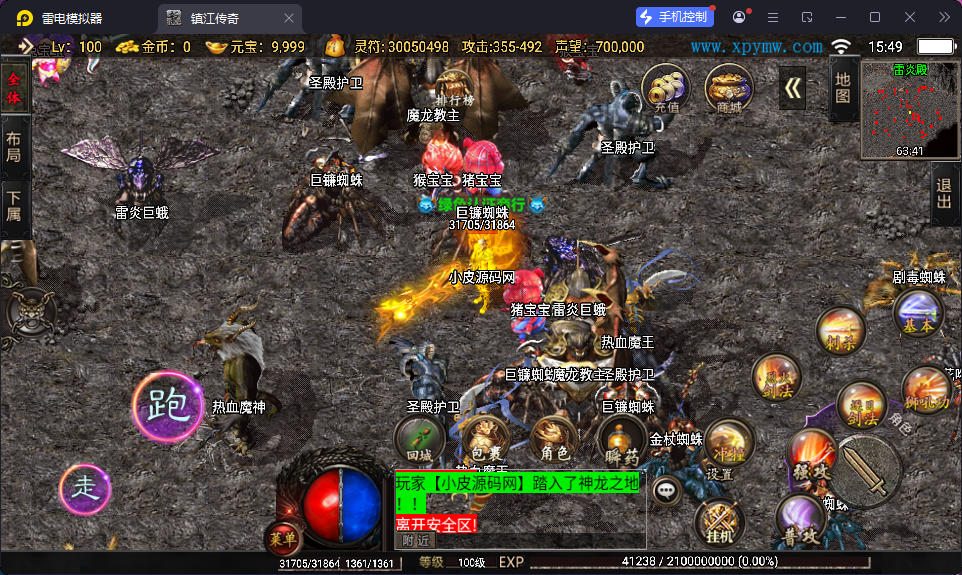Image resolution: width=962 pixels, height=575 pixels.
Task: Select the 下属 subordinates tab
Action: pyautogui.click(x=14, y=207)
